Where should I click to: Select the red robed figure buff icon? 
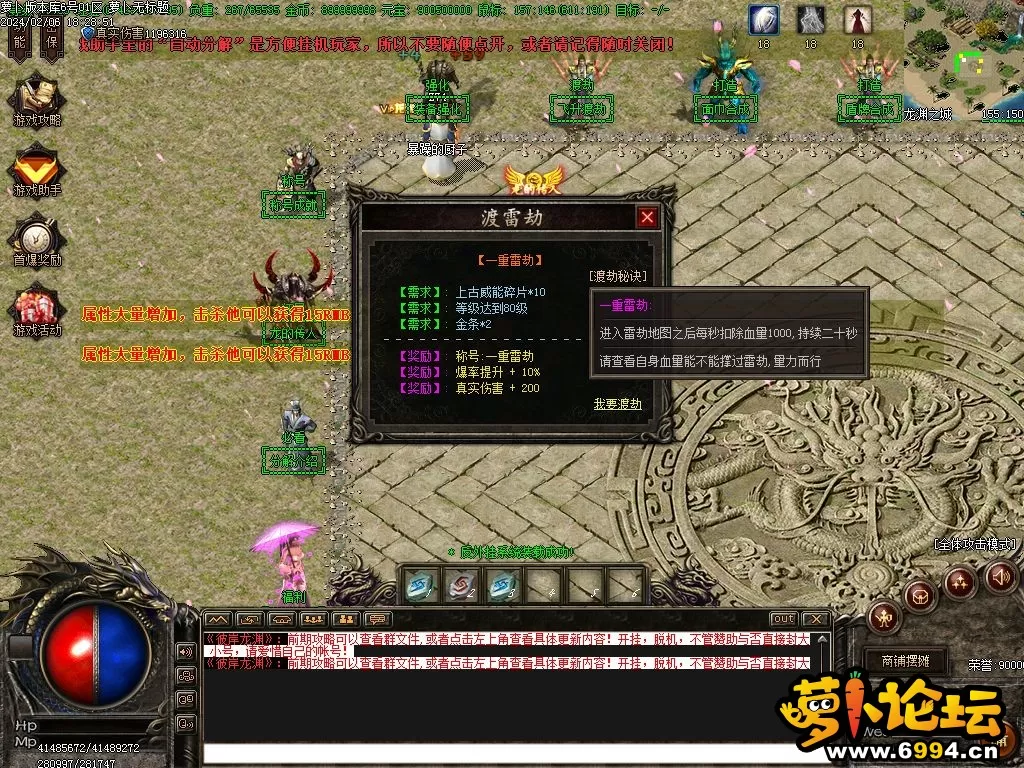click(x=857, y=20)
